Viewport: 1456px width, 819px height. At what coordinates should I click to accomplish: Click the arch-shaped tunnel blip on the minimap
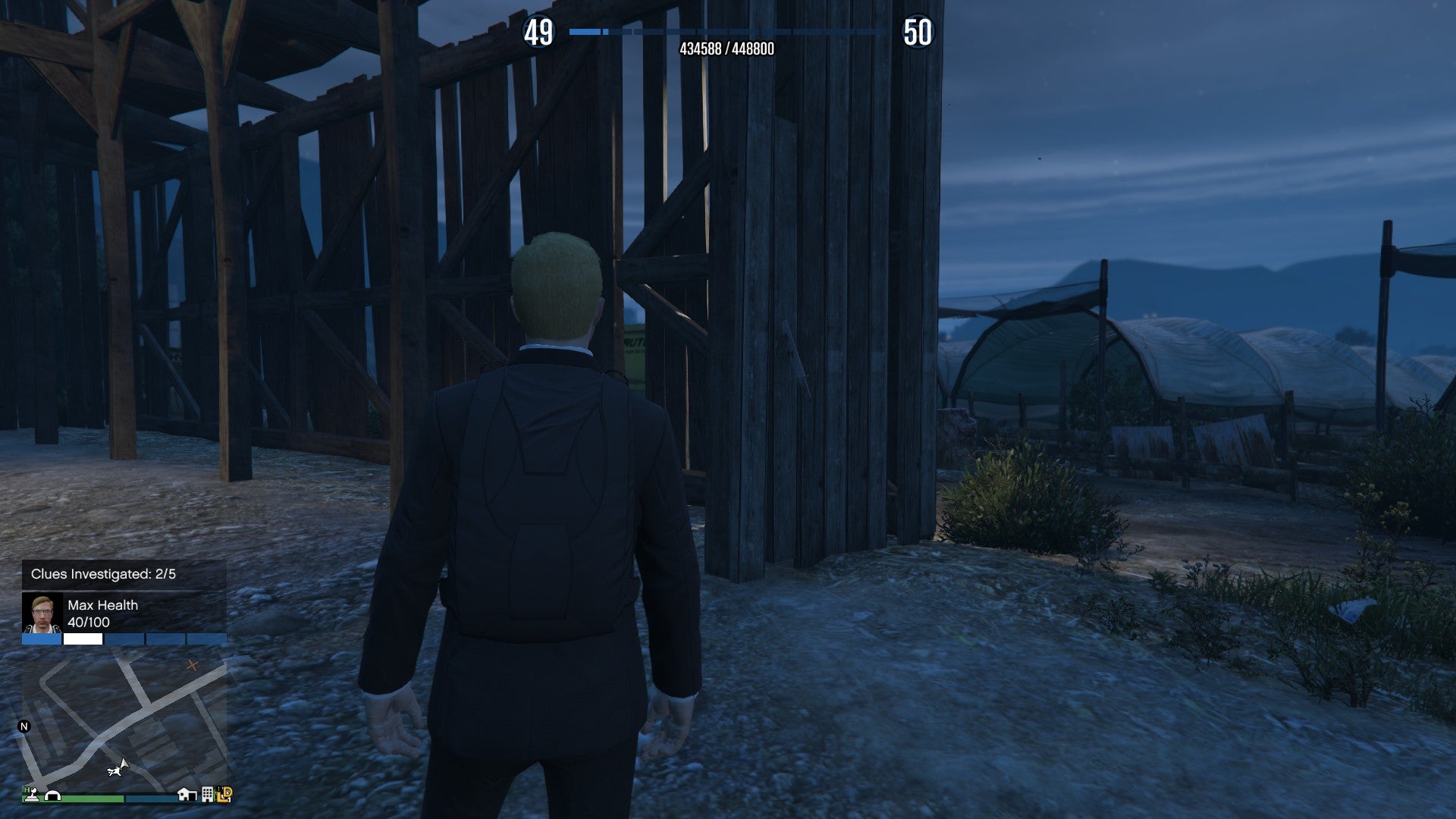[x=52, y=796]
